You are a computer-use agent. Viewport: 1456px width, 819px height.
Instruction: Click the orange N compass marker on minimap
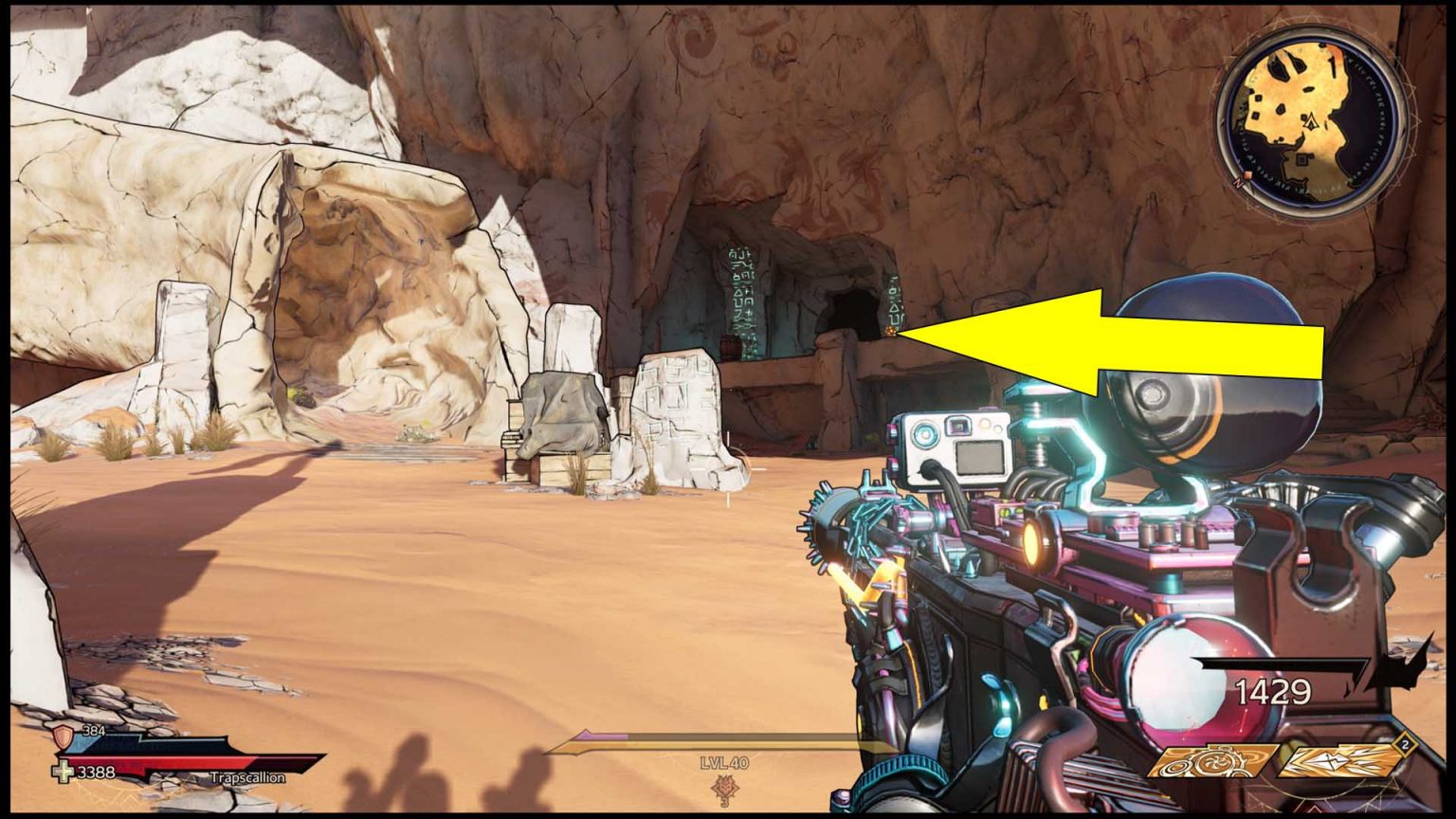pyautogui.click(x=1242, y=178)
